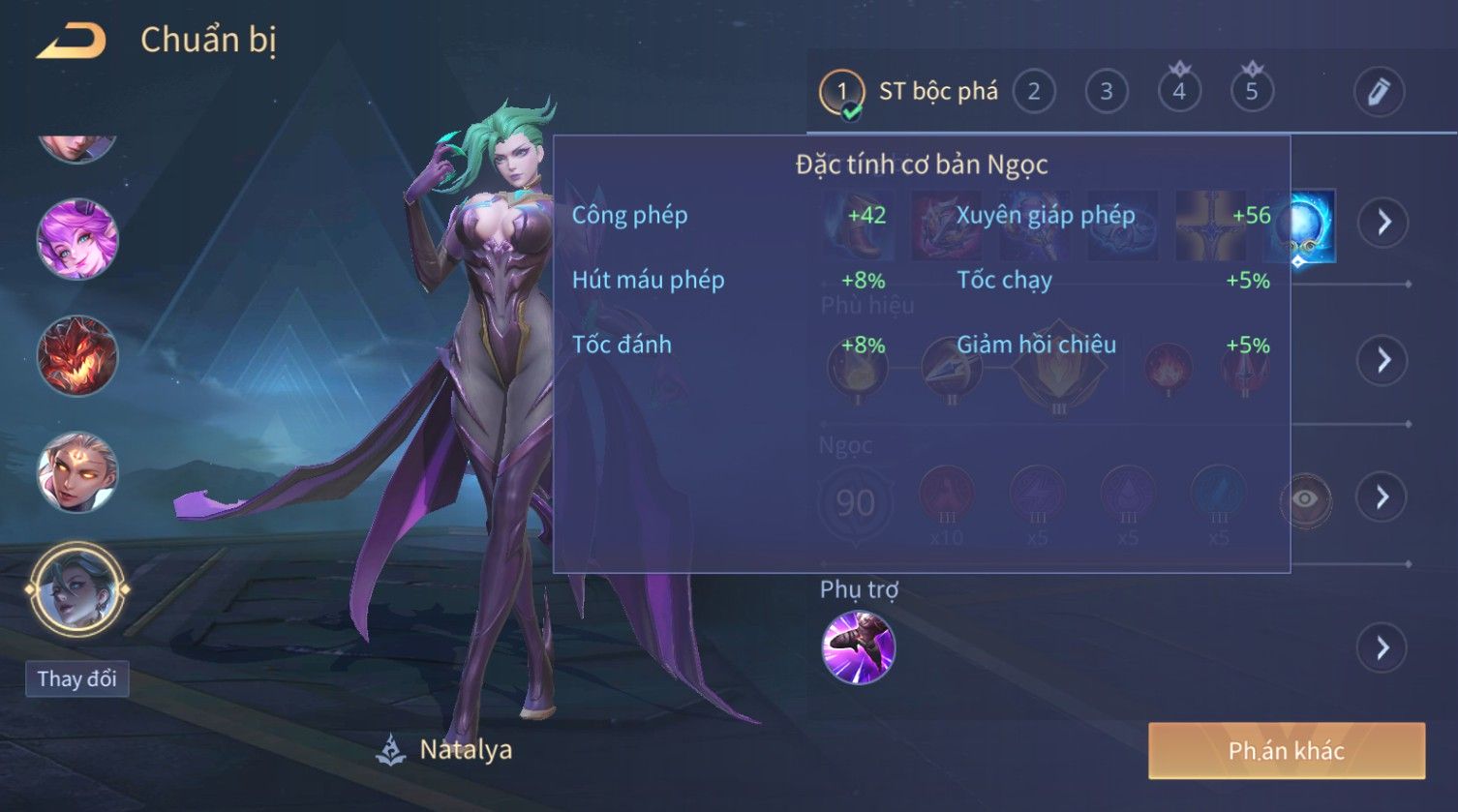The image size is (1458, 812).
Task: Expand the Ngọc arcana section arrow
Action: coord(1382,497)
